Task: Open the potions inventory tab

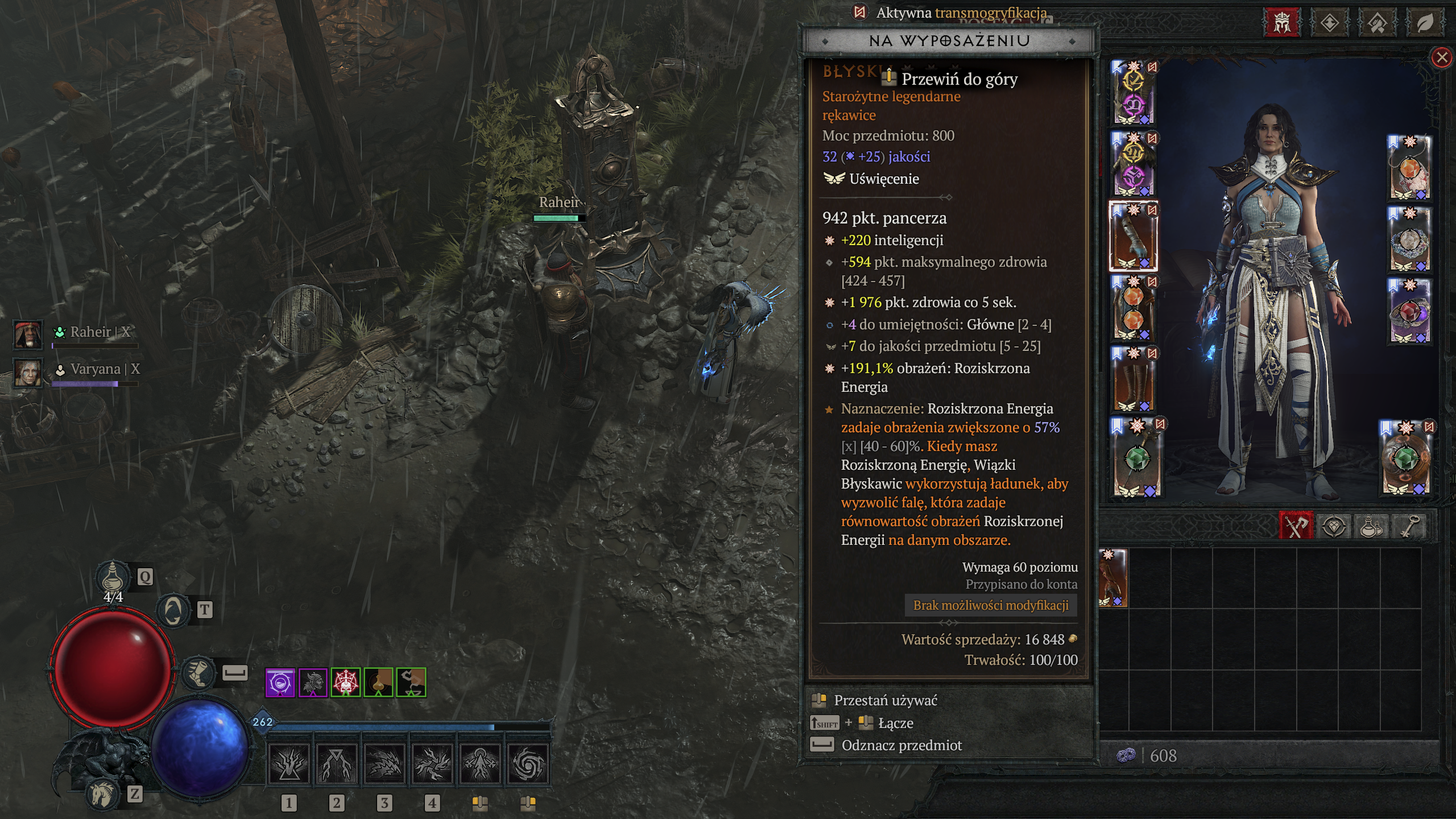Action: coord(1371,527)
